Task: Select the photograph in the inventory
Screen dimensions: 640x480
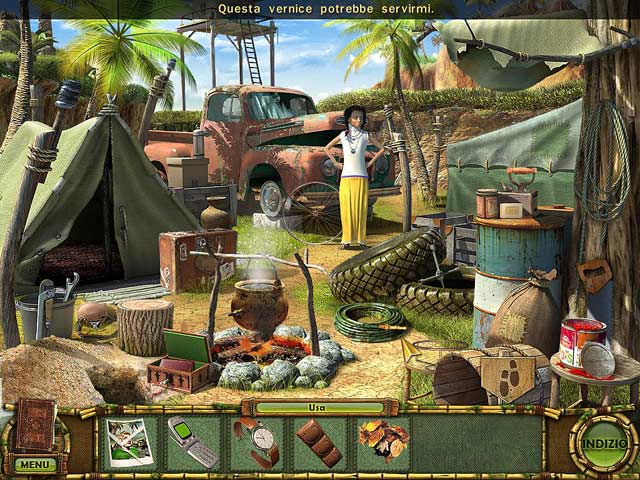Action: [128, 442]
